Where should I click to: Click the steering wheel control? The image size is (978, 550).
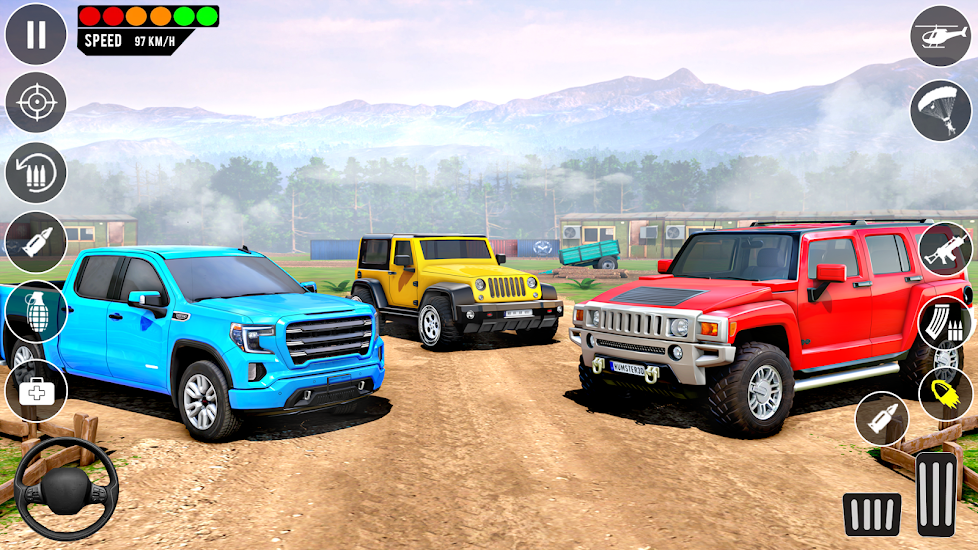tap(66, 488)
